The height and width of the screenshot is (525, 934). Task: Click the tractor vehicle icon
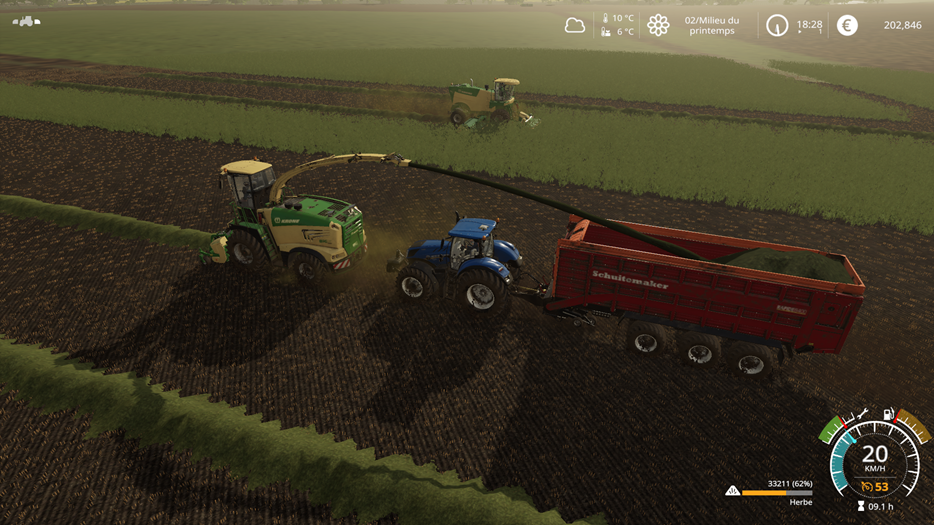26,20
